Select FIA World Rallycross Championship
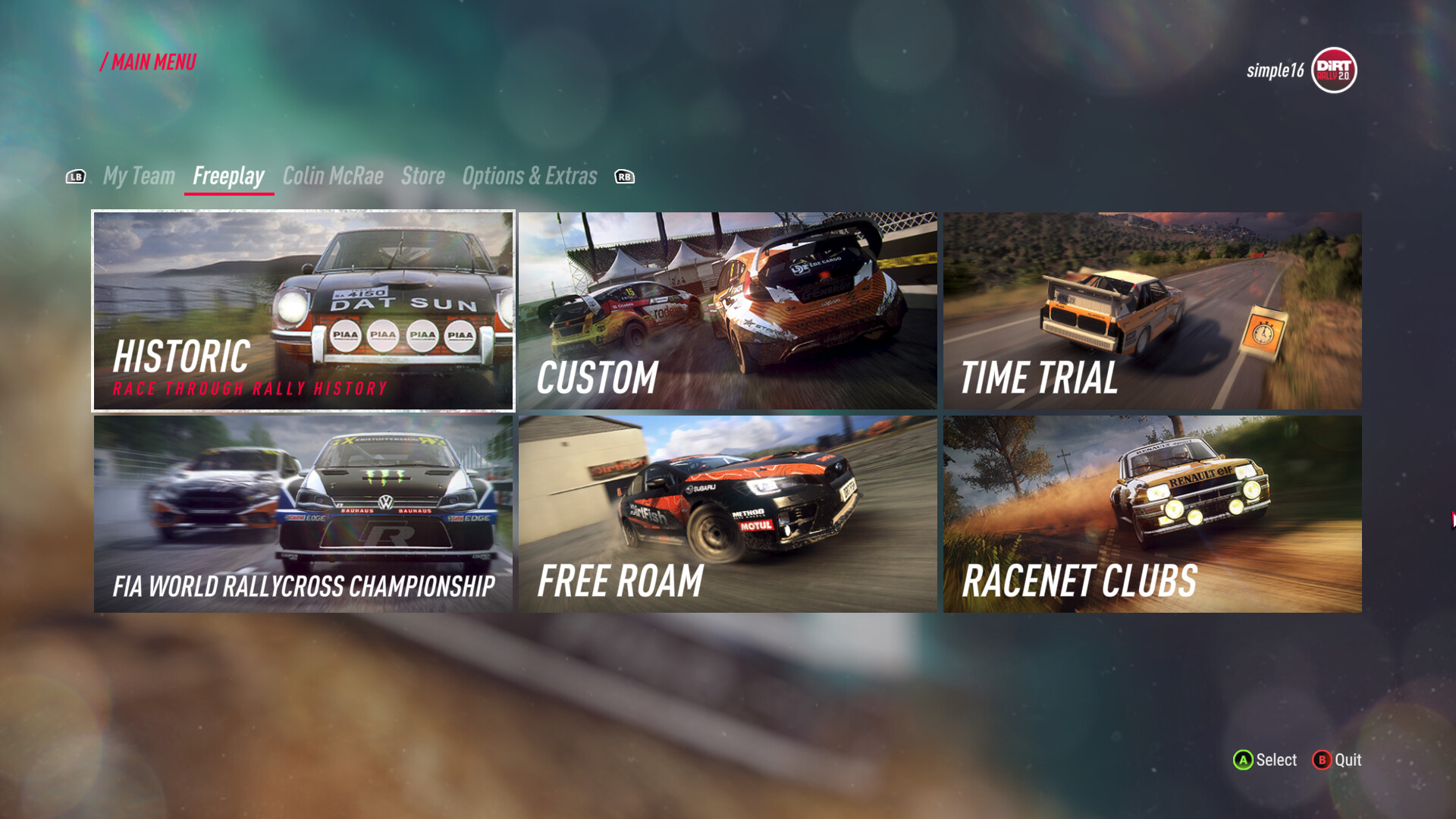 pyautogui.click(x=303, y=513)
